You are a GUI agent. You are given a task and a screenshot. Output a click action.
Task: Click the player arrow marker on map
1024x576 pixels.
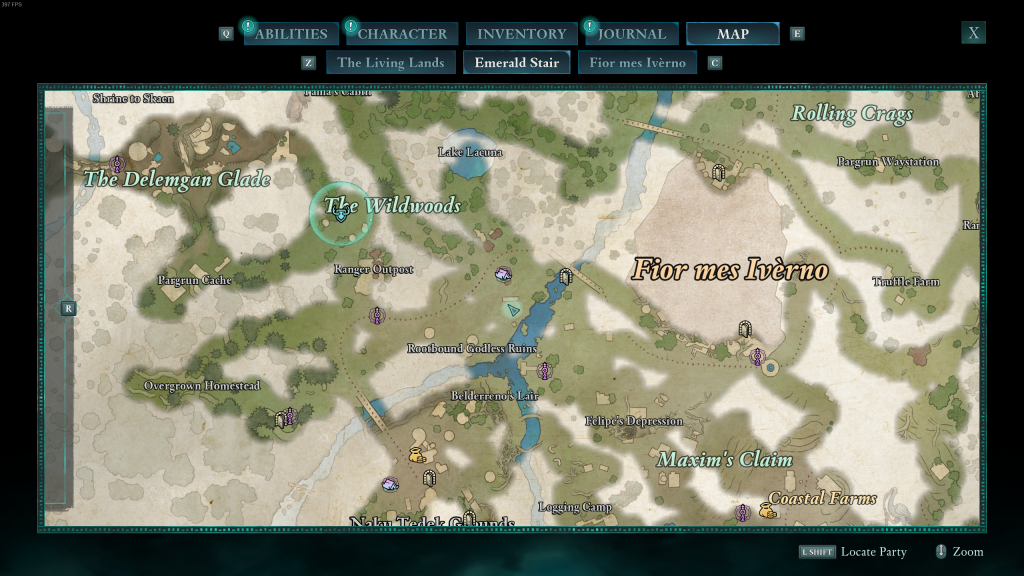click(x=513, y=309)
